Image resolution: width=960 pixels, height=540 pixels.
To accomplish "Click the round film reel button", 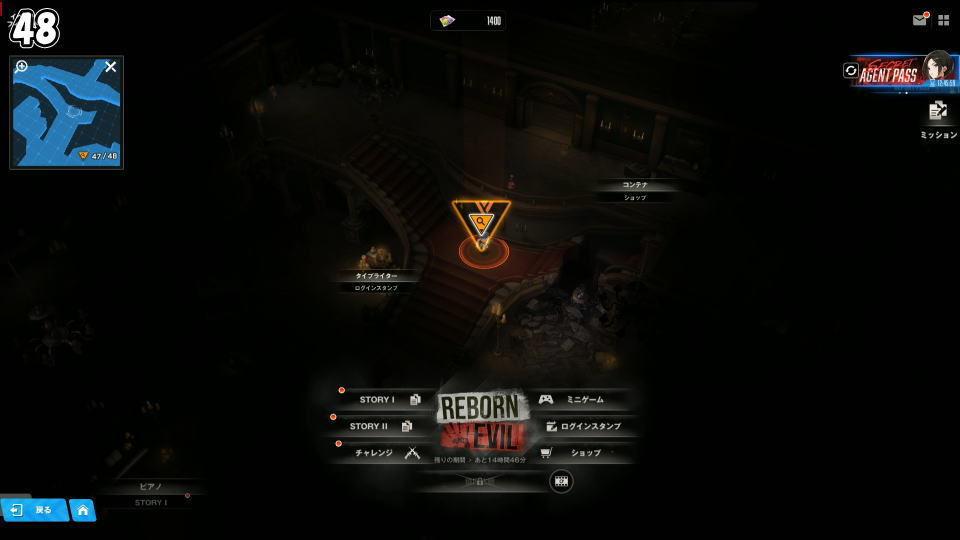I will point(561,481).
